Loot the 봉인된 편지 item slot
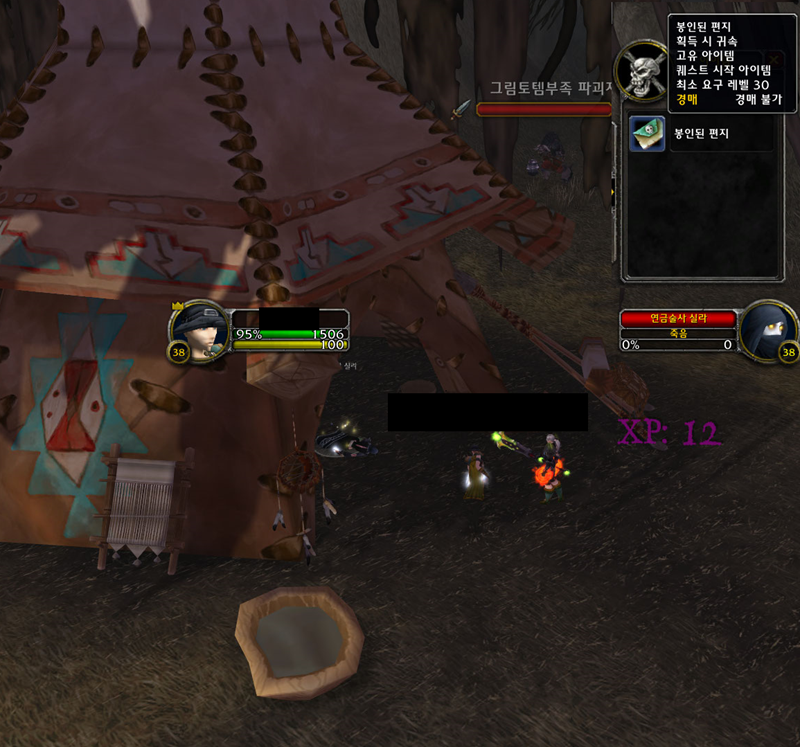This screenshot has width=800, height=747. 647,134
